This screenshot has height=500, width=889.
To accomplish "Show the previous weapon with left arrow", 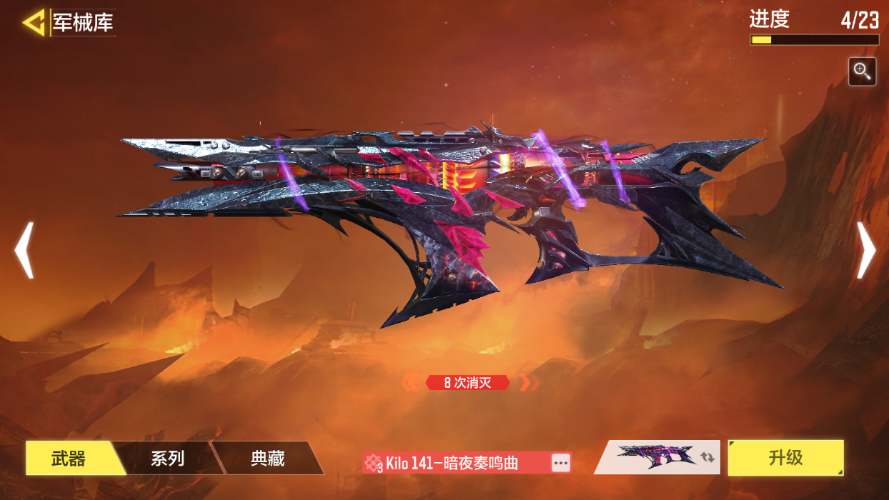I will tap(24, 250).
